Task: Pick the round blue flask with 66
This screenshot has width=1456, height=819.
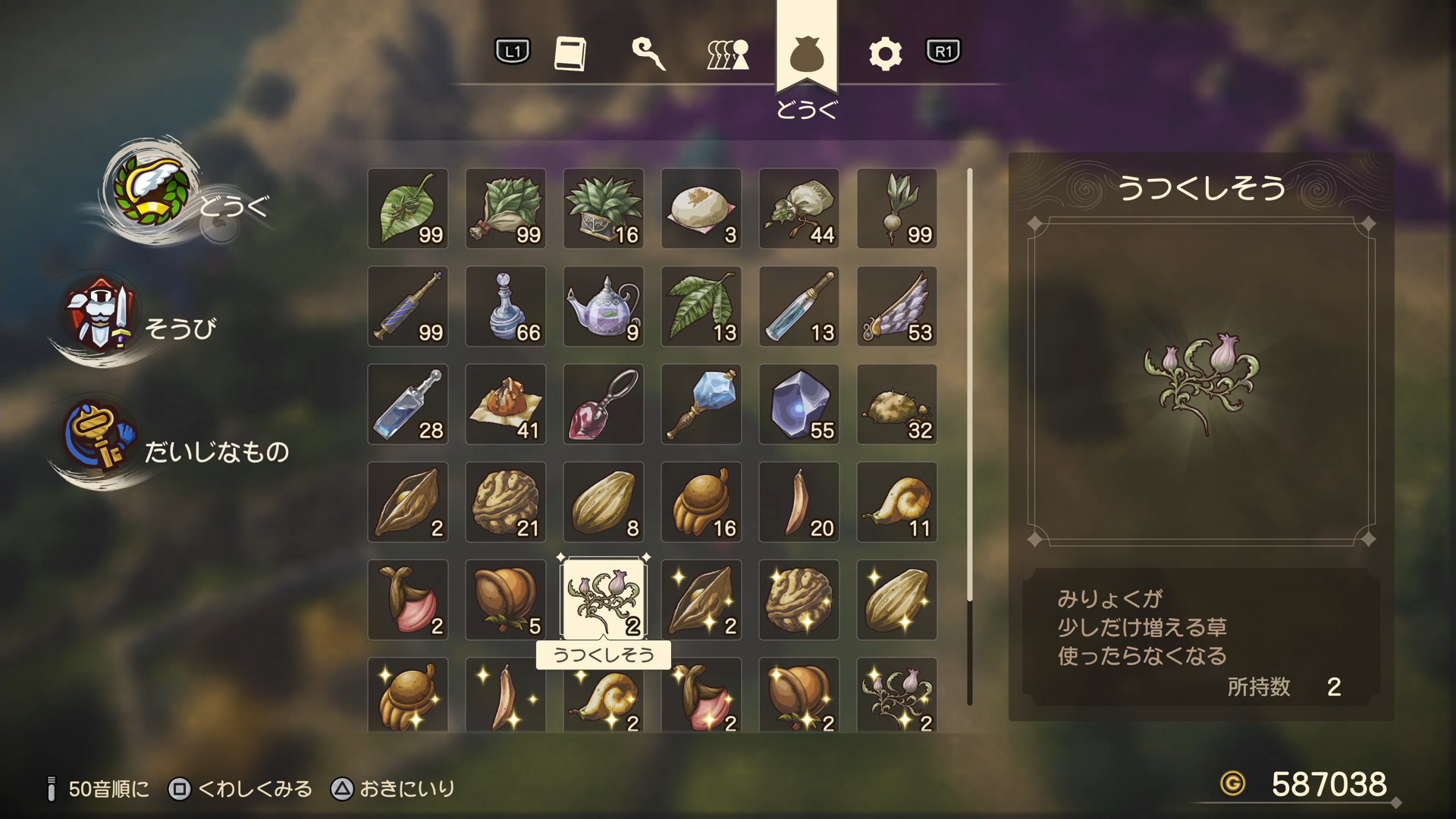Action: [506, 306]
